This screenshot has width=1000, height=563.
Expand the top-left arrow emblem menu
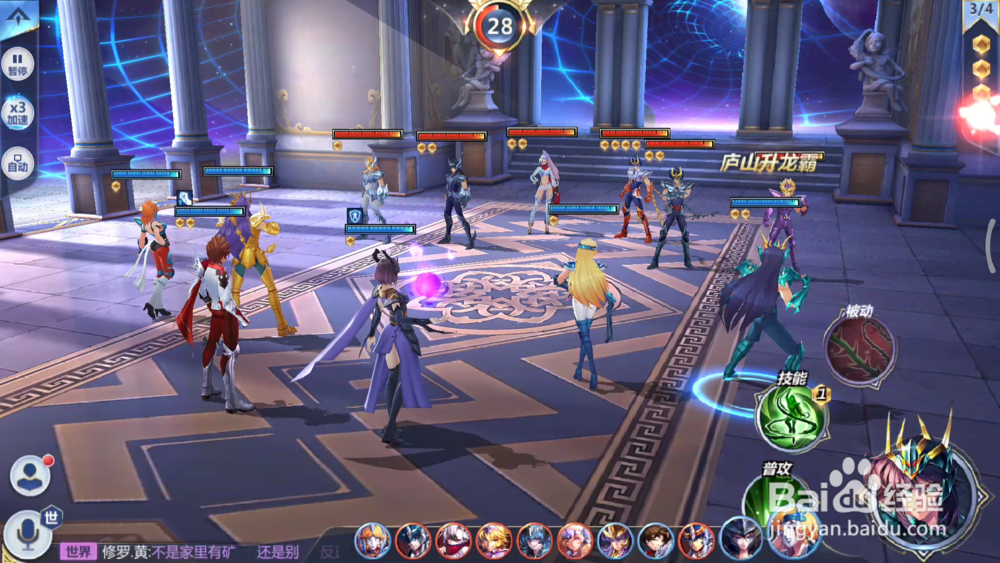pos(19,14)
